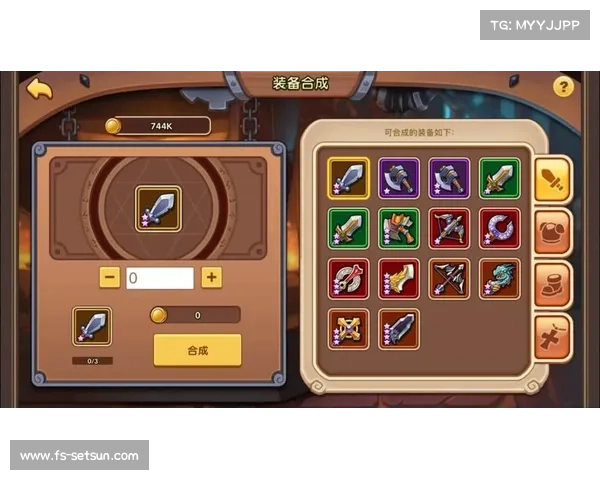Viewport: 600px width, 480px height.
Task: Select the golden cross-shaped weapon
Action: pyautogui.click(x=348, y=329)
